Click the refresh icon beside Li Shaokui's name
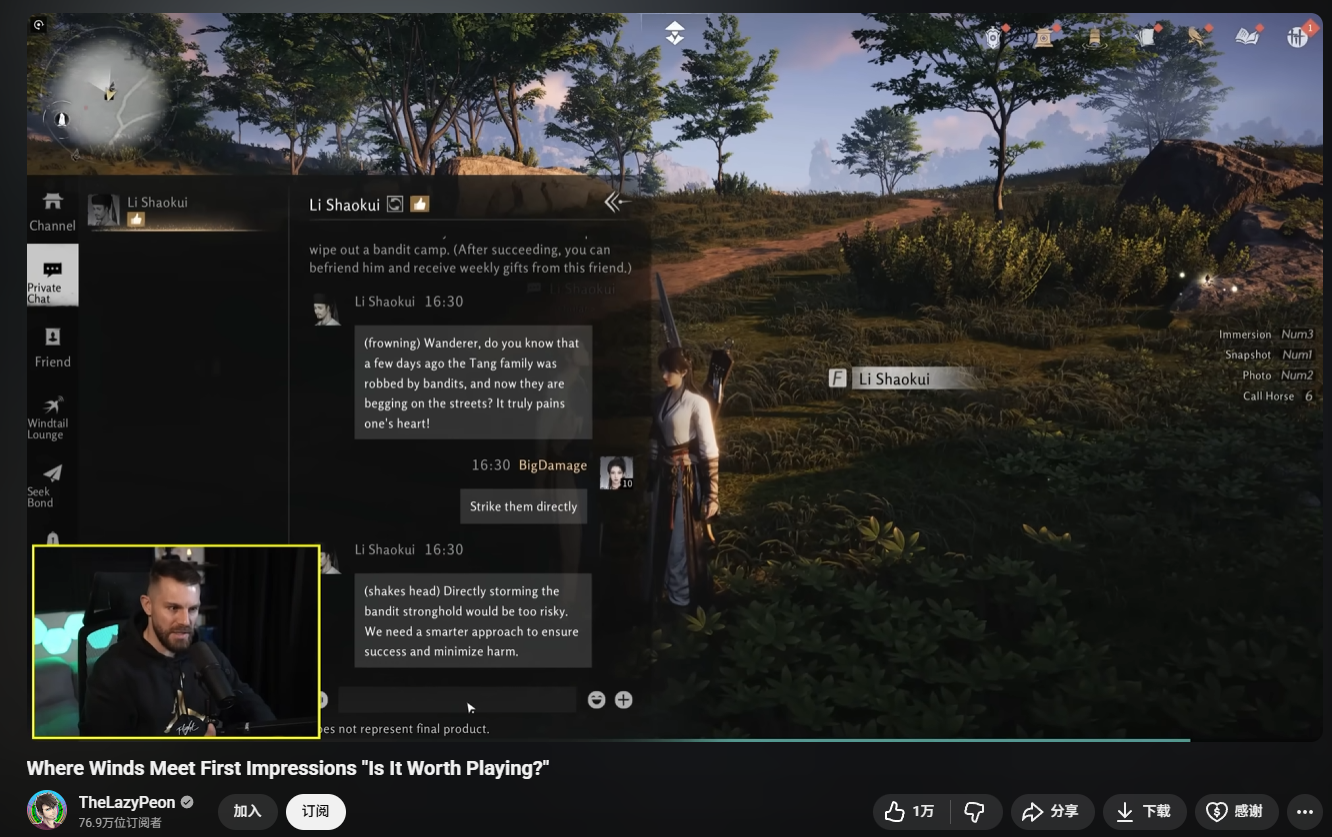The width and height of the screenshot is (1332, 837). point(395,204)
